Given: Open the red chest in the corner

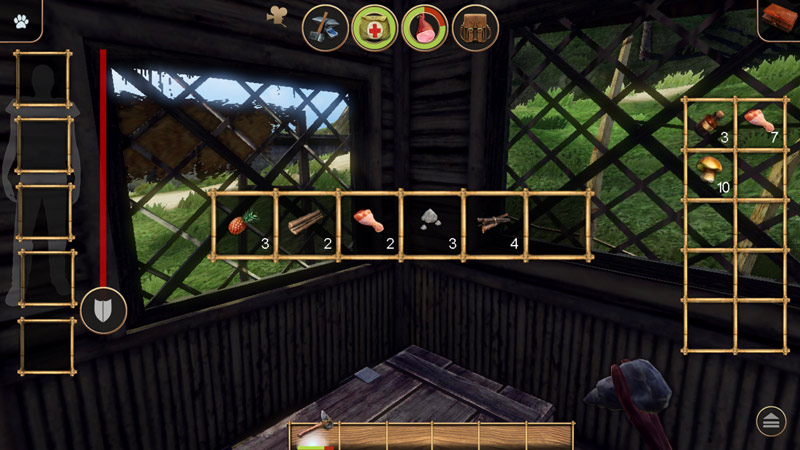Looking at the screenshot, I should (x=778, y=18).
